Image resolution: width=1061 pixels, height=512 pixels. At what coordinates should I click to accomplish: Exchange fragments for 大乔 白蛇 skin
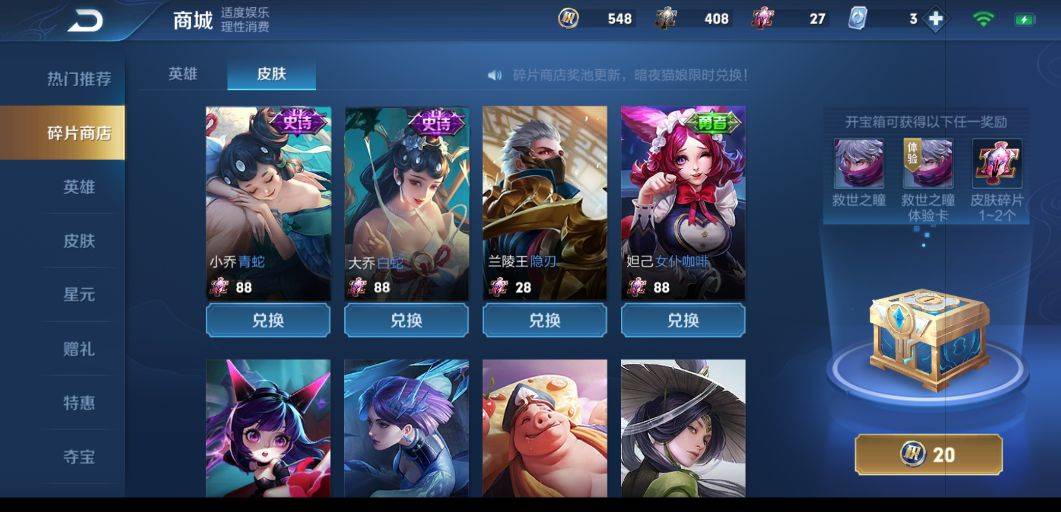point(406,321)
